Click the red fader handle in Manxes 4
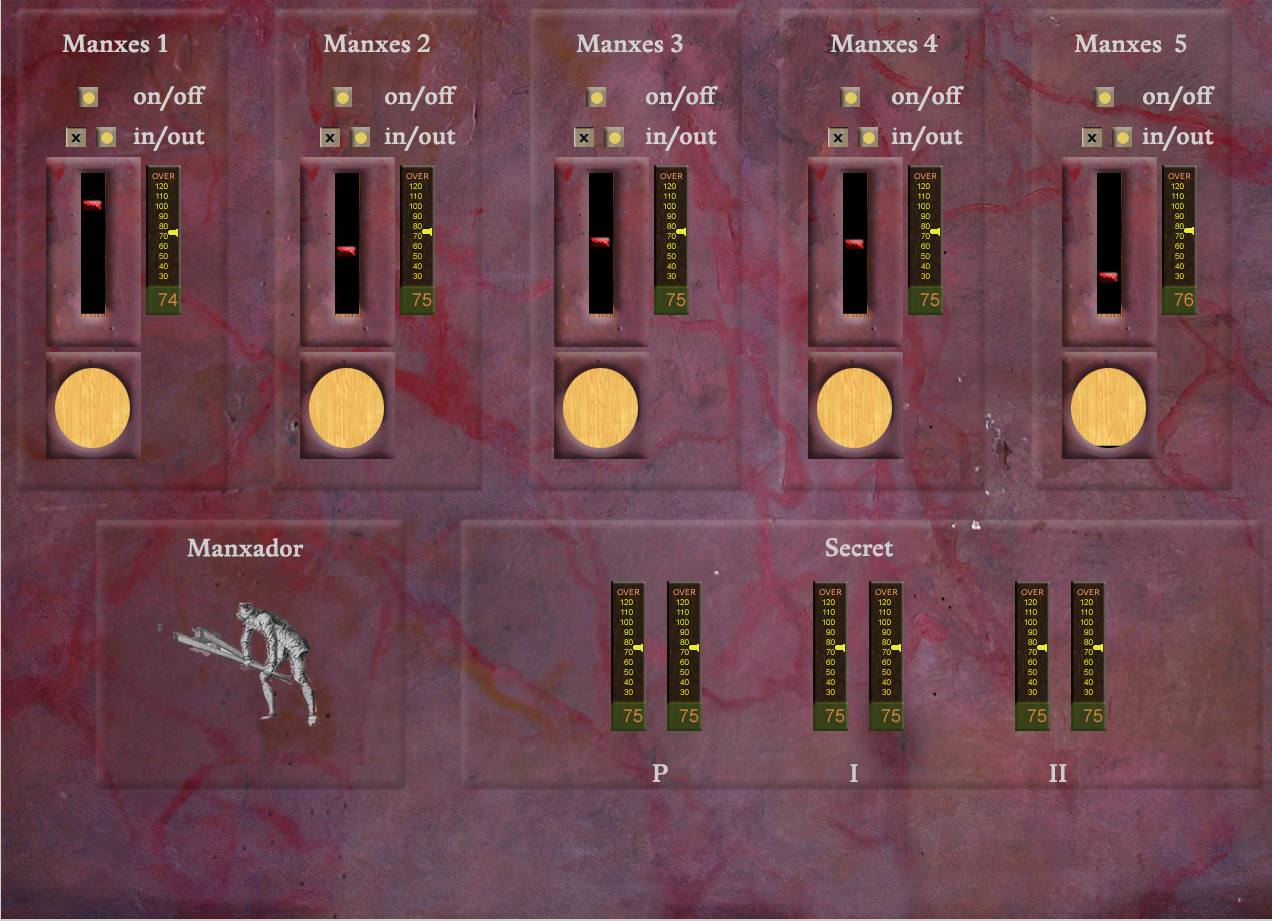This screenshot has height=921, width=1272. (855, 242)
